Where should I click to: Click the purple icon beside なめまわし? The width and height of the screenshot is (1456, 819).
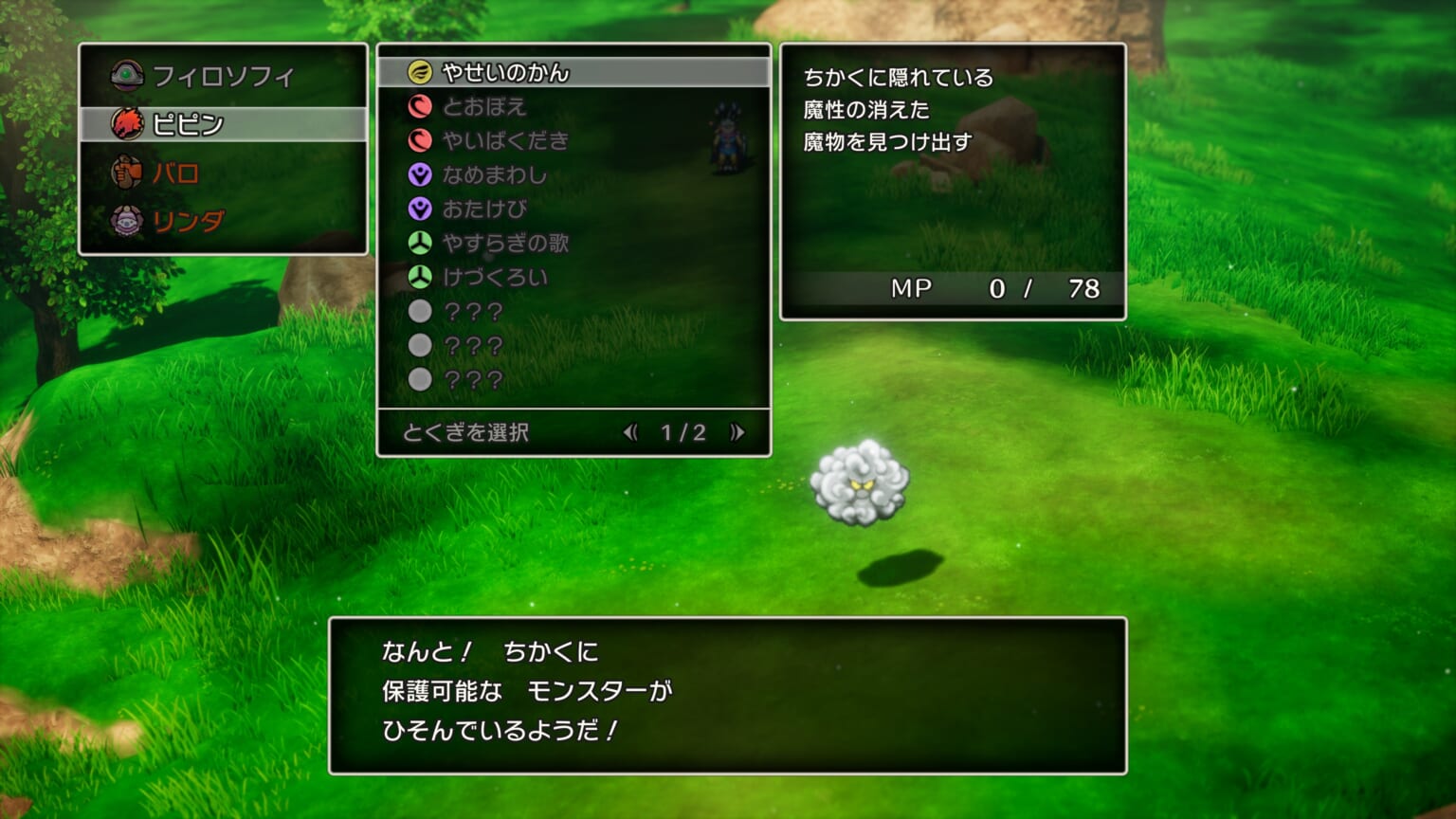point(418,175)
